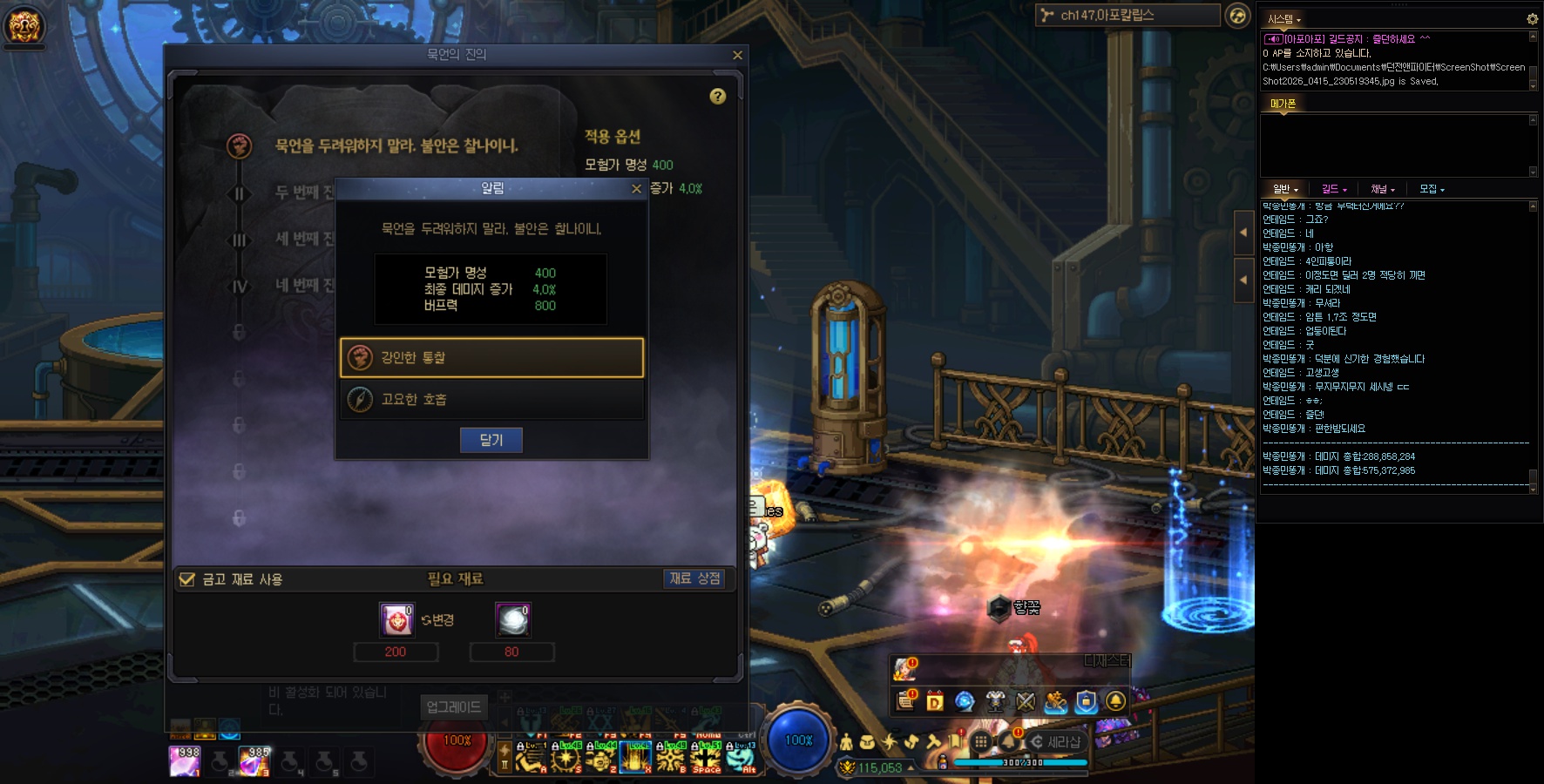Image resolution: width=1544 pixels, height=784 pixels.
Task: Click the 업그레이드 button
Action: pyautogui.click(x=453, y=707)
